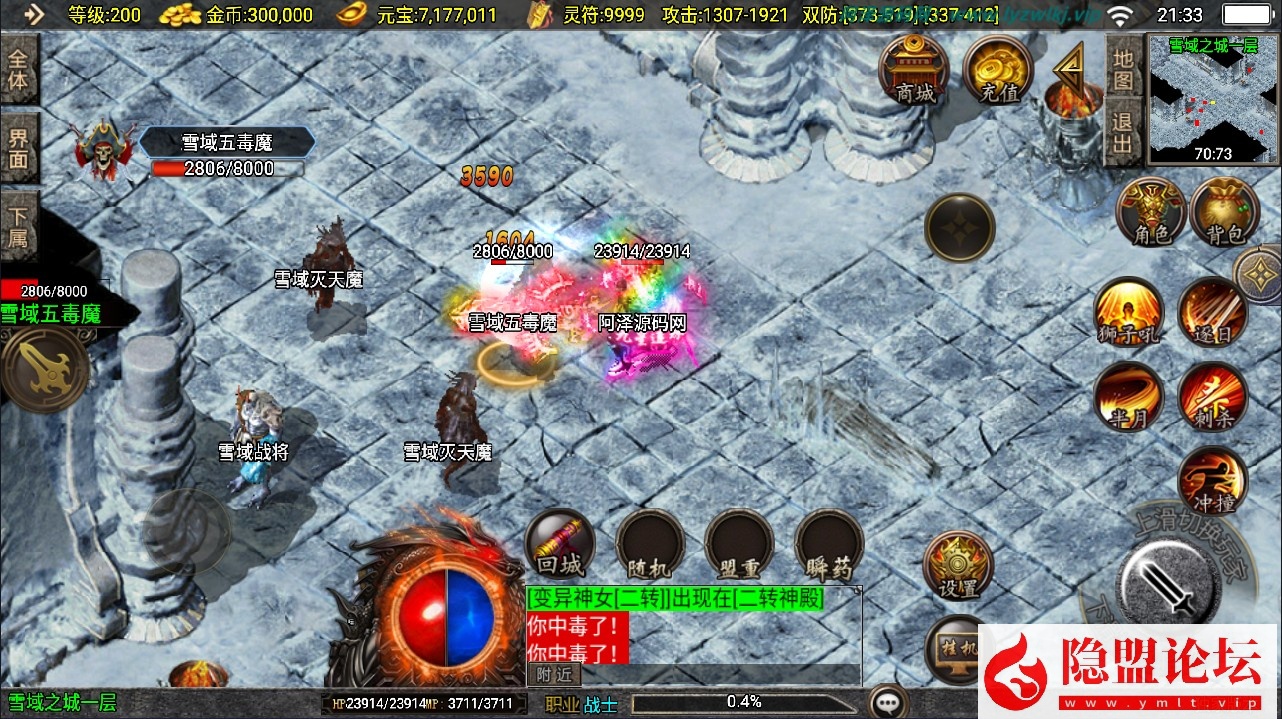Click the 地图 map button

1123,69
